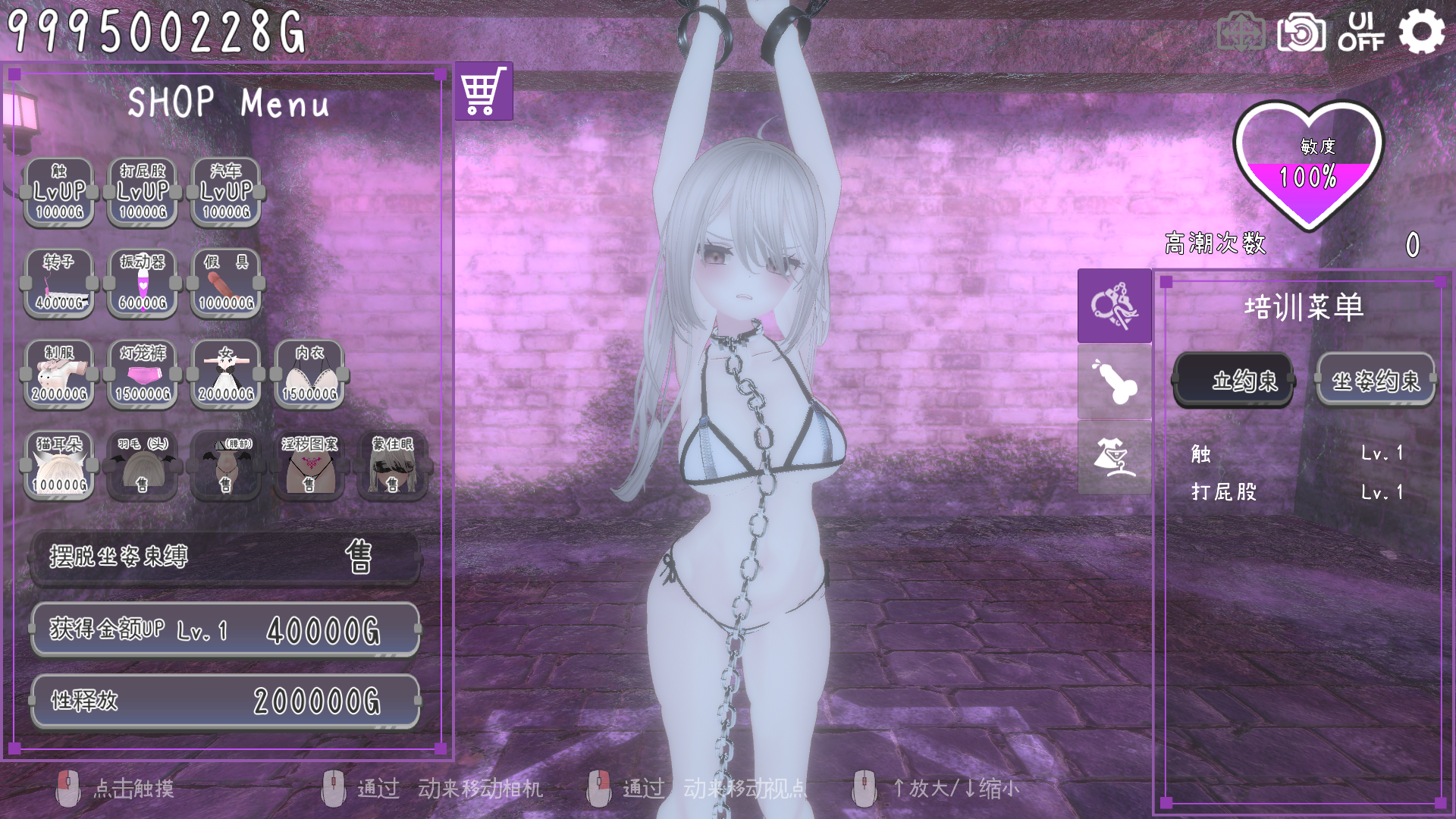Screen dimensions: 1456x819
Task: Toggle the UI OFF button
Action: tap(1361, 32)
